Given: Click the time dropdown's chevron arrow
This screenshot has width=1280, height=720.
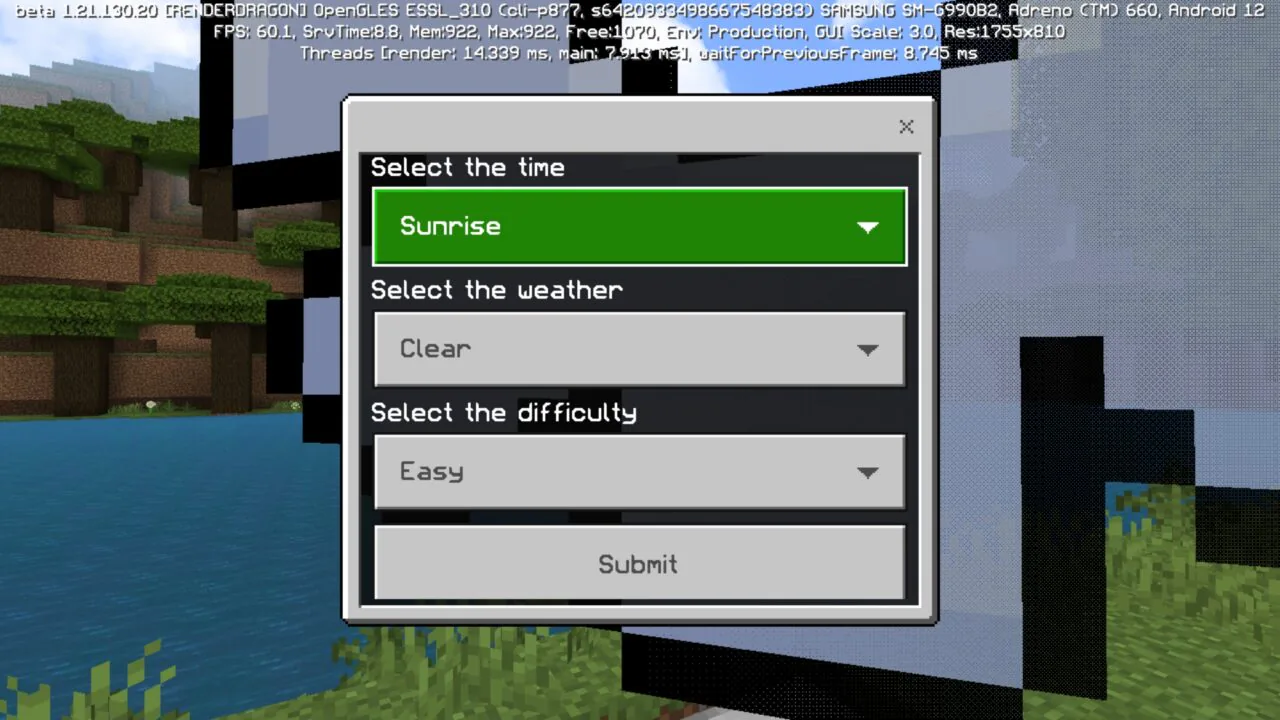Looking at the screenshot, I should [867, 226].
